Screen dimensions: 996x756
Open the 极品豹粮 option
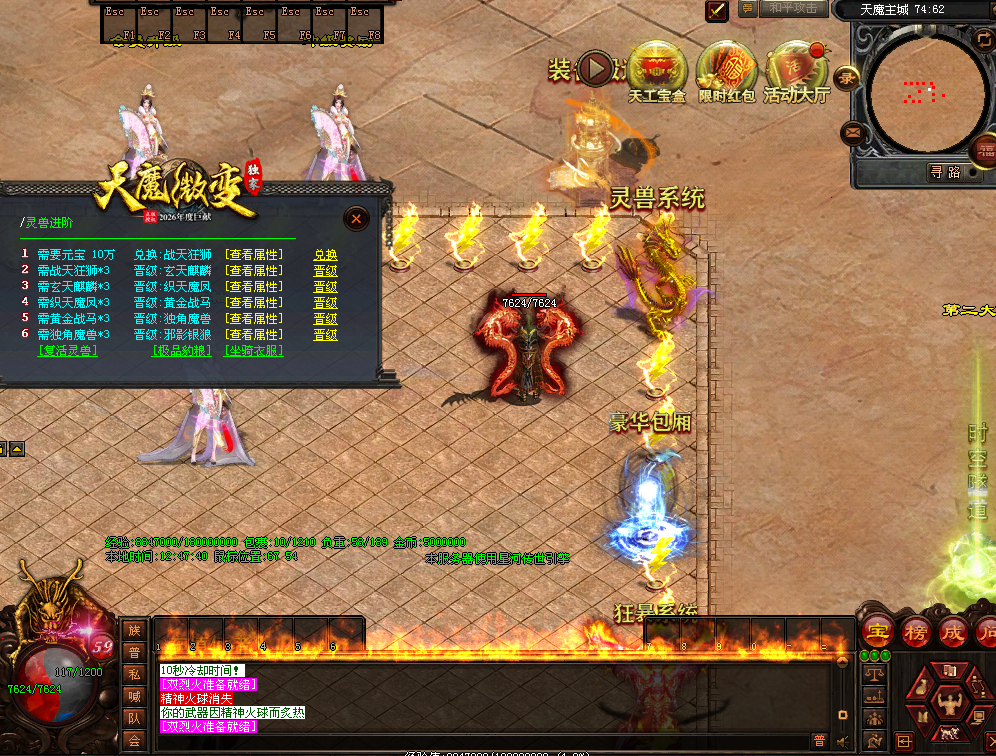pyautogui.click(x=182, y=351)
